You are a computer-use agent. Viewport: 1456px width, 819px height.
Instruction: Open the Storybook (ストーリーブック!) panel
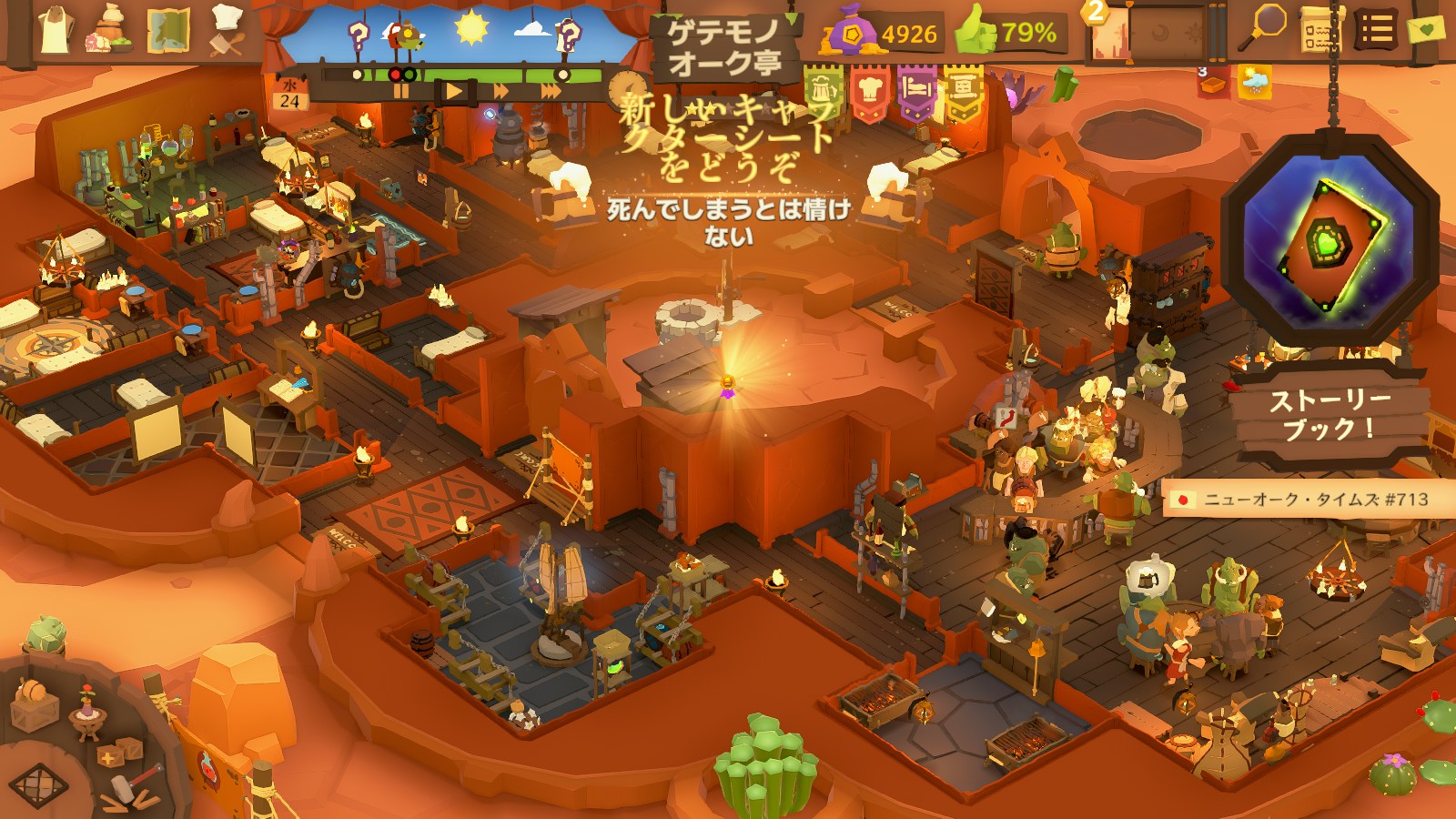pos(1329,414)
